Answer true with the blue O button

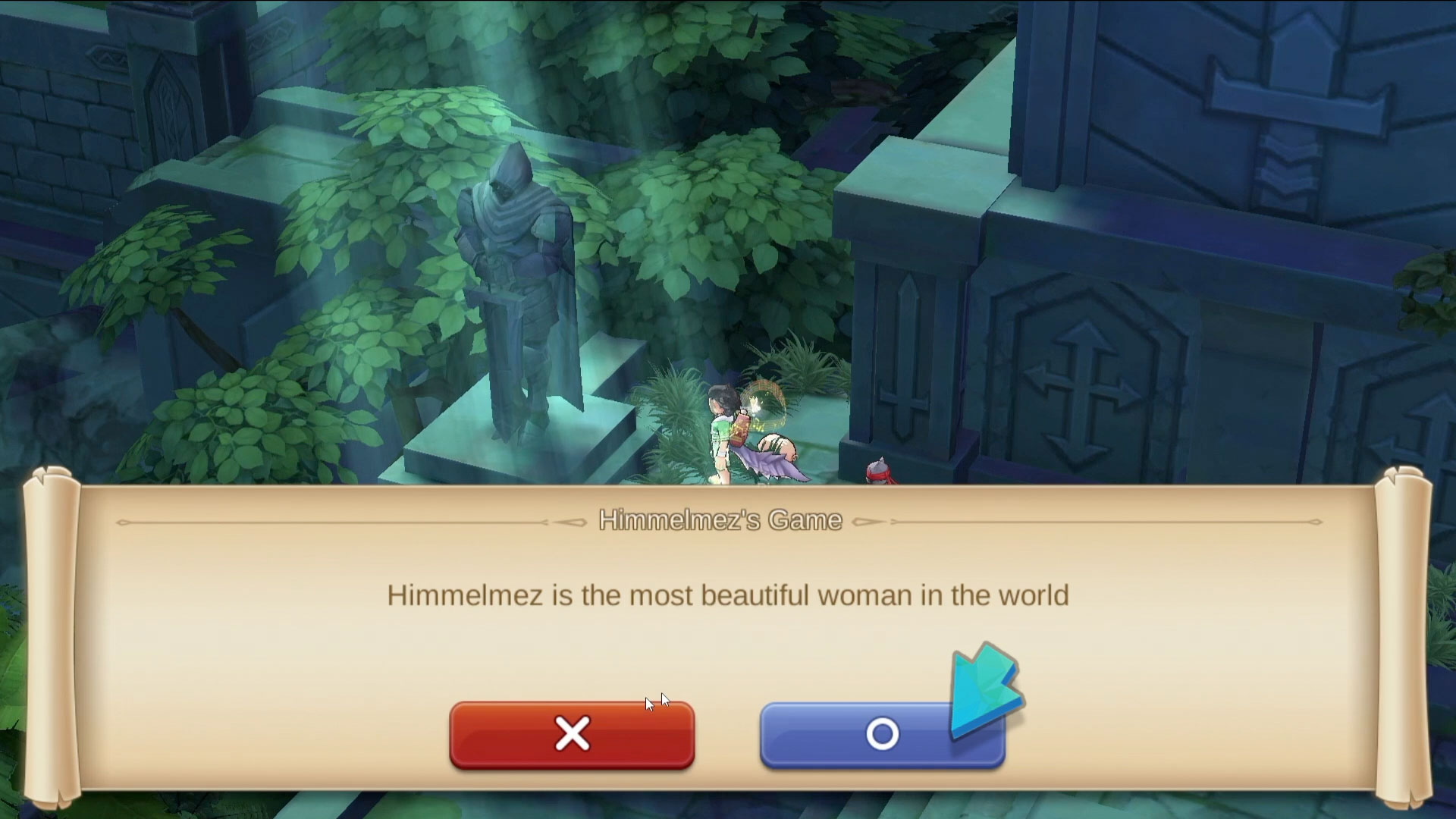(881, 735)
